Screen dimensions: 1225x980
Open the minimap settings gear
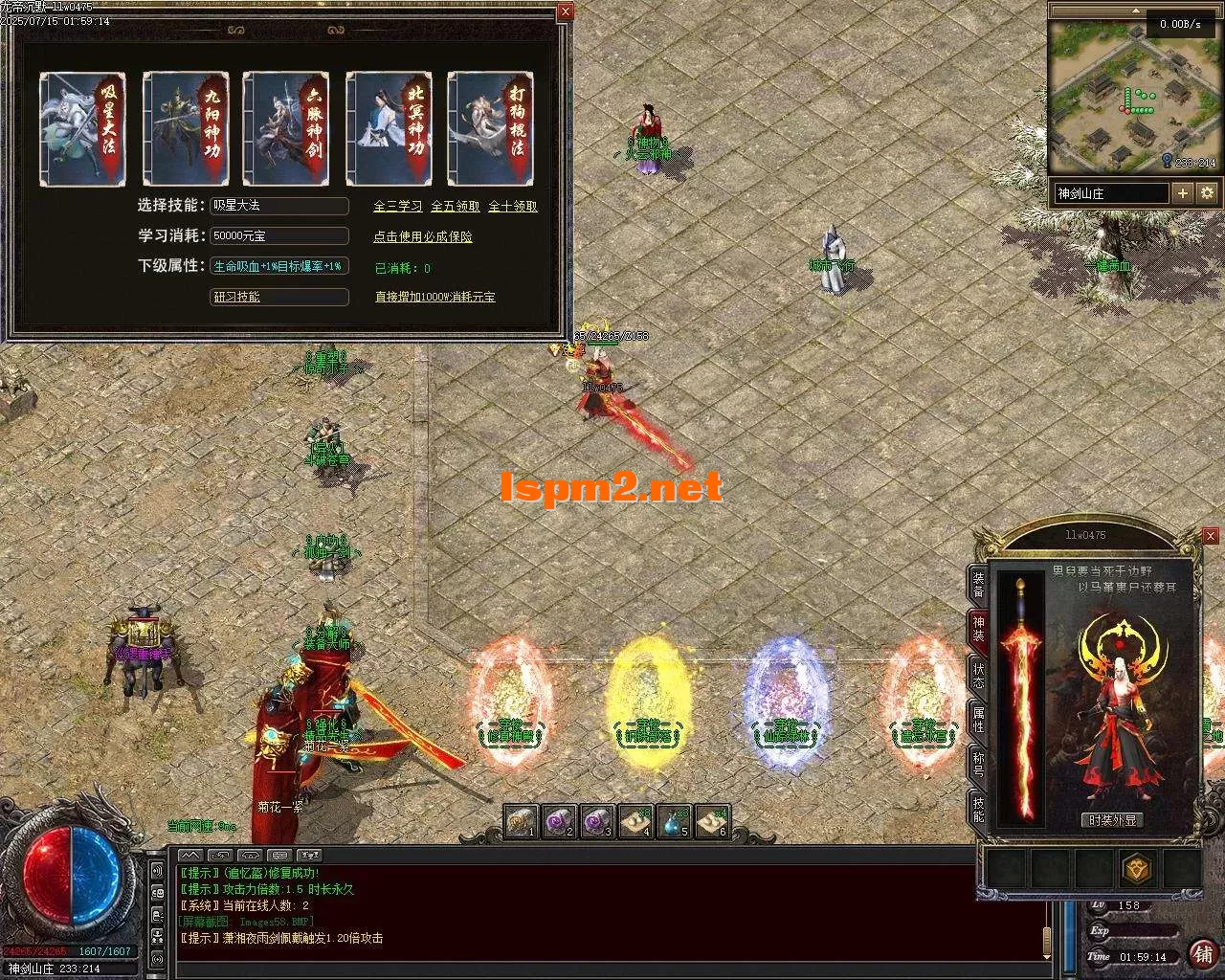coord(1207,193)
